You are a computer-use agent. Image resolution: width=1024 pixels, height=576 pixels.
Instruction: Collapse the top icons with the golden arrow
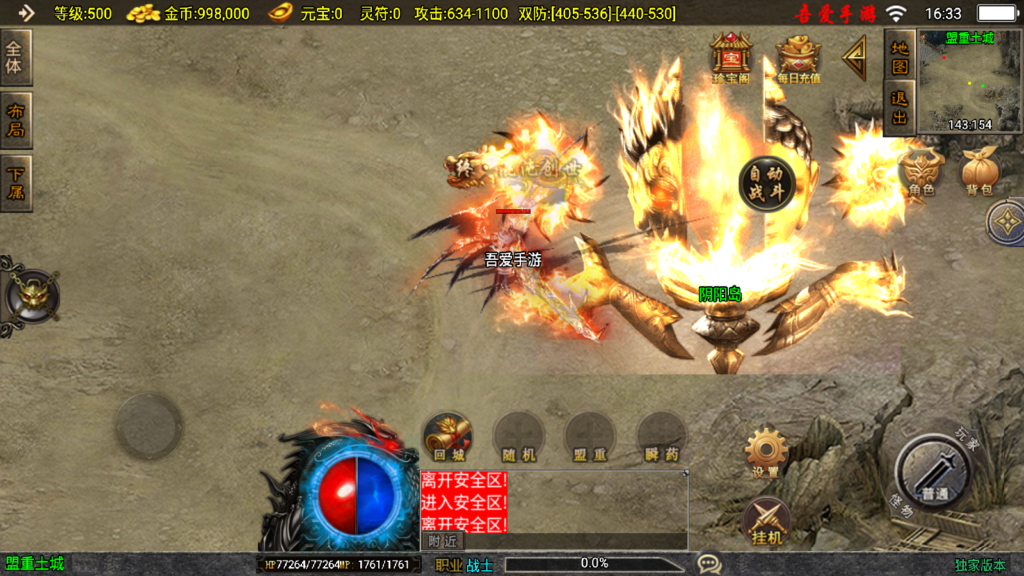click(856, 60)
